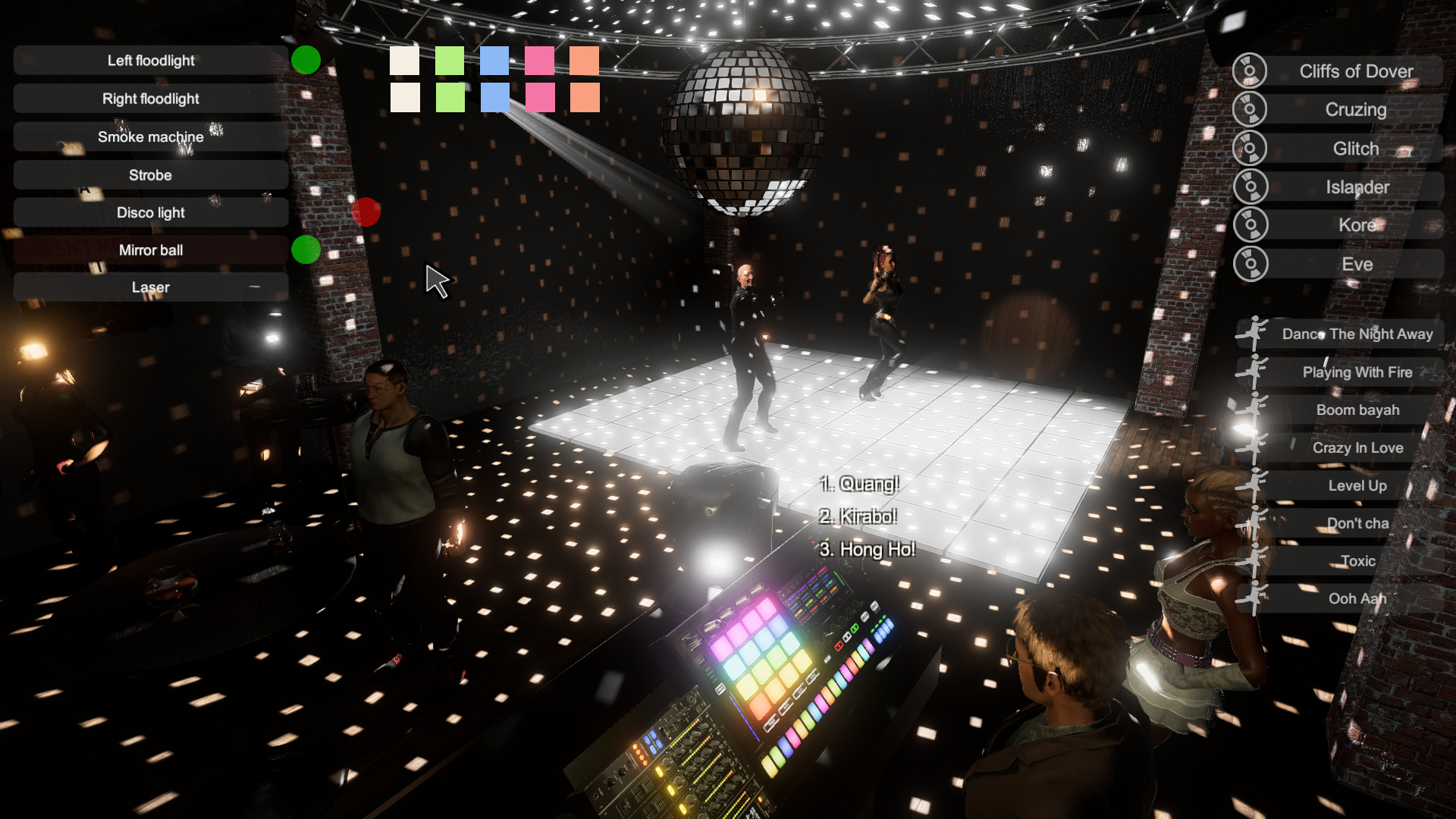Turn off the red indicator near Disco light
The height and width of the screenshot is (819, 1456).
366,213
